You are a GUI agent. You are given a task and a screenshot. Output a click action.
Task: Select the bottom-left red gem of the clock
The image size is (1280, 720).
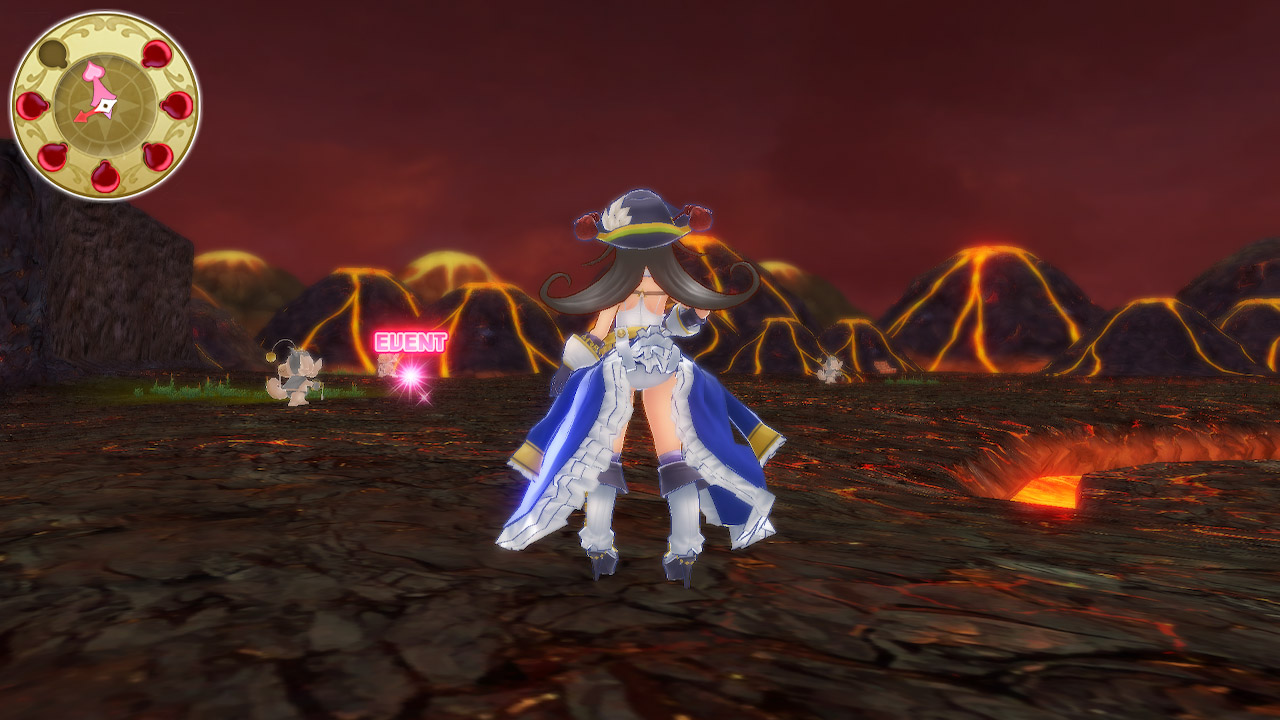(x=52, y=158)
